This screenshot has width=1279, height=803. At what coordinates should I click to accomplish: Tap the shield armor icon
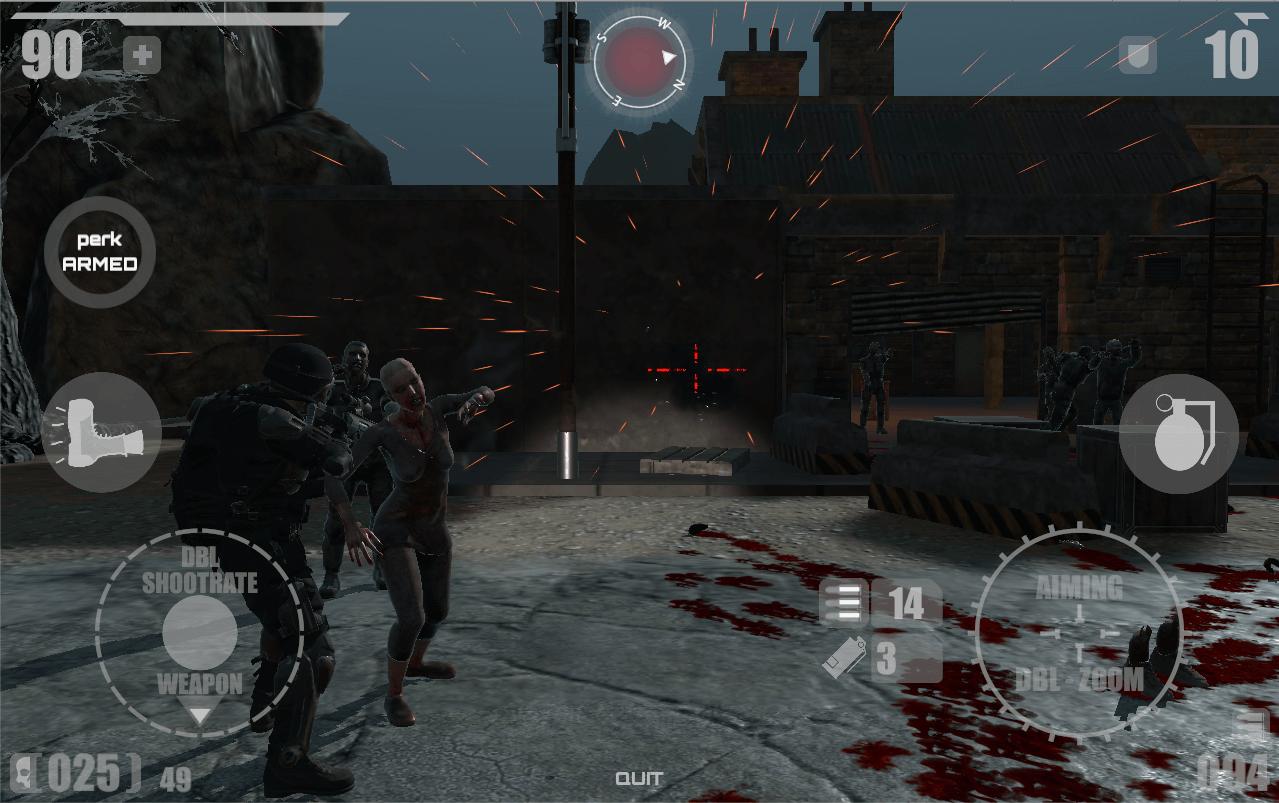coord(1138,54)
